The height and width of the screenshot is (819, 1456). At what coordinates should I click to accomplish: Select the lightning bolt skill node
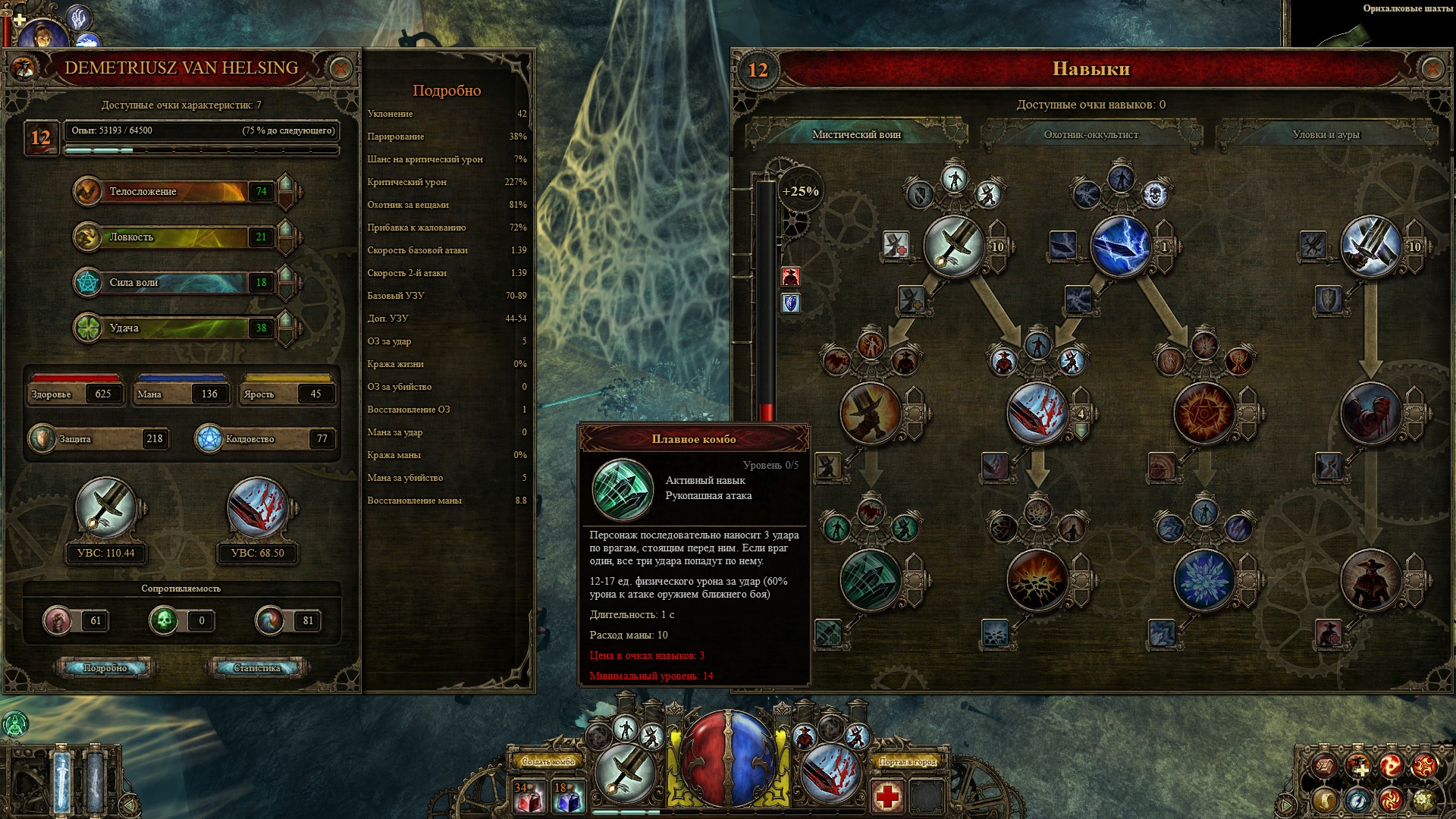1120,246
